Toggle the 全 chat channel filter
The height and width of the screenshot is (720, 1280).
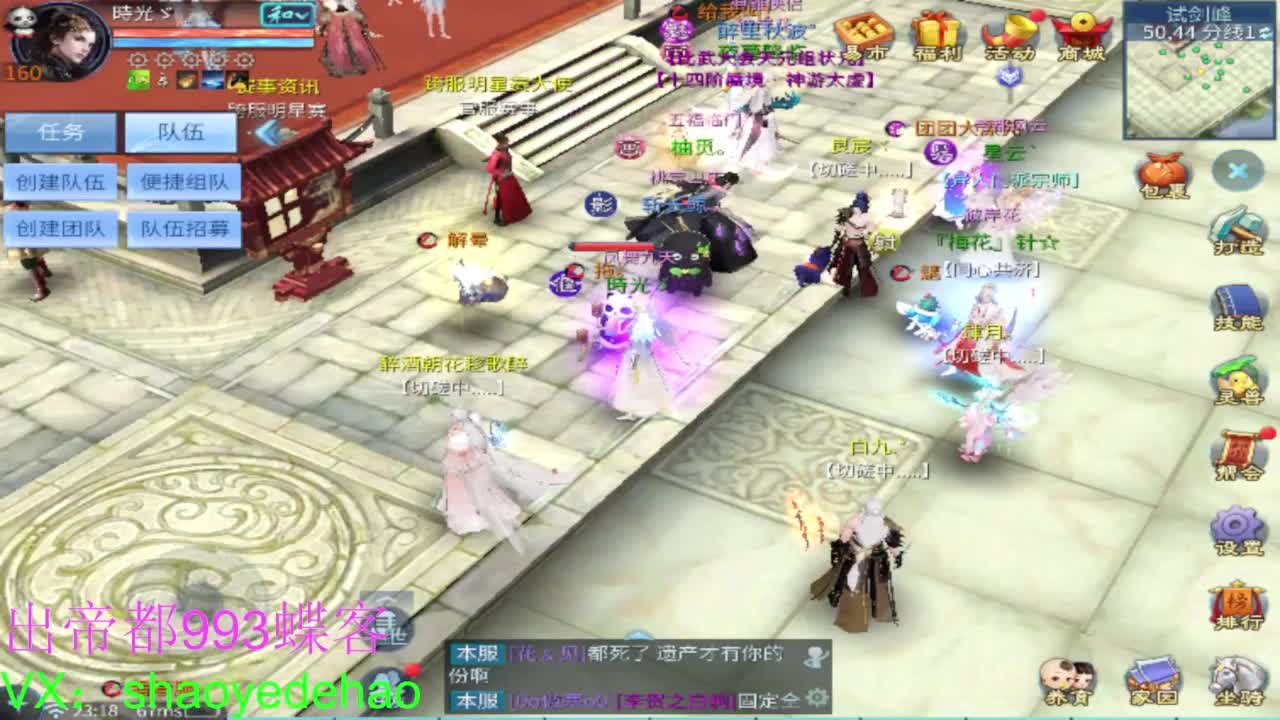(793, 700)
